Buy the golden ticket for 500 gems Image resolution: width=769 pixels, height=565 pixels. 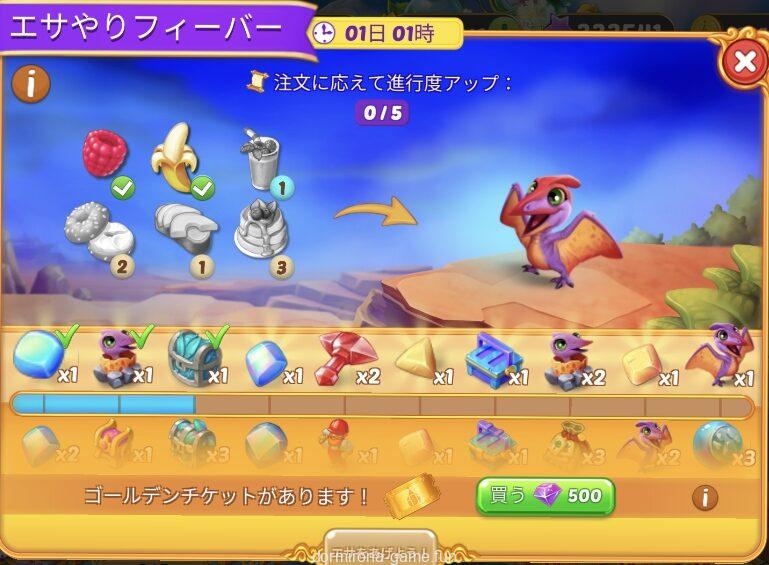click(x=545, y=496)
